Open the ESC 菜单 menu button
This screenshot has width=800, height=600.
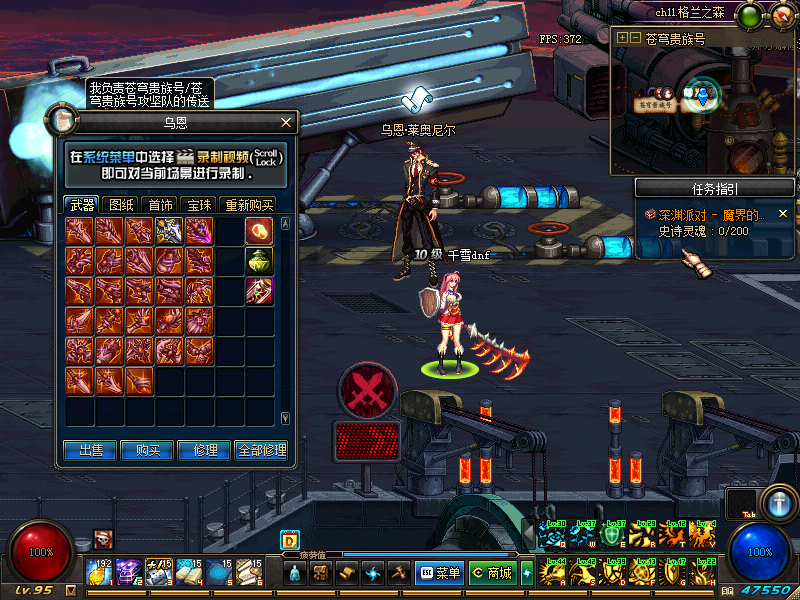click(x=440, y=573)
